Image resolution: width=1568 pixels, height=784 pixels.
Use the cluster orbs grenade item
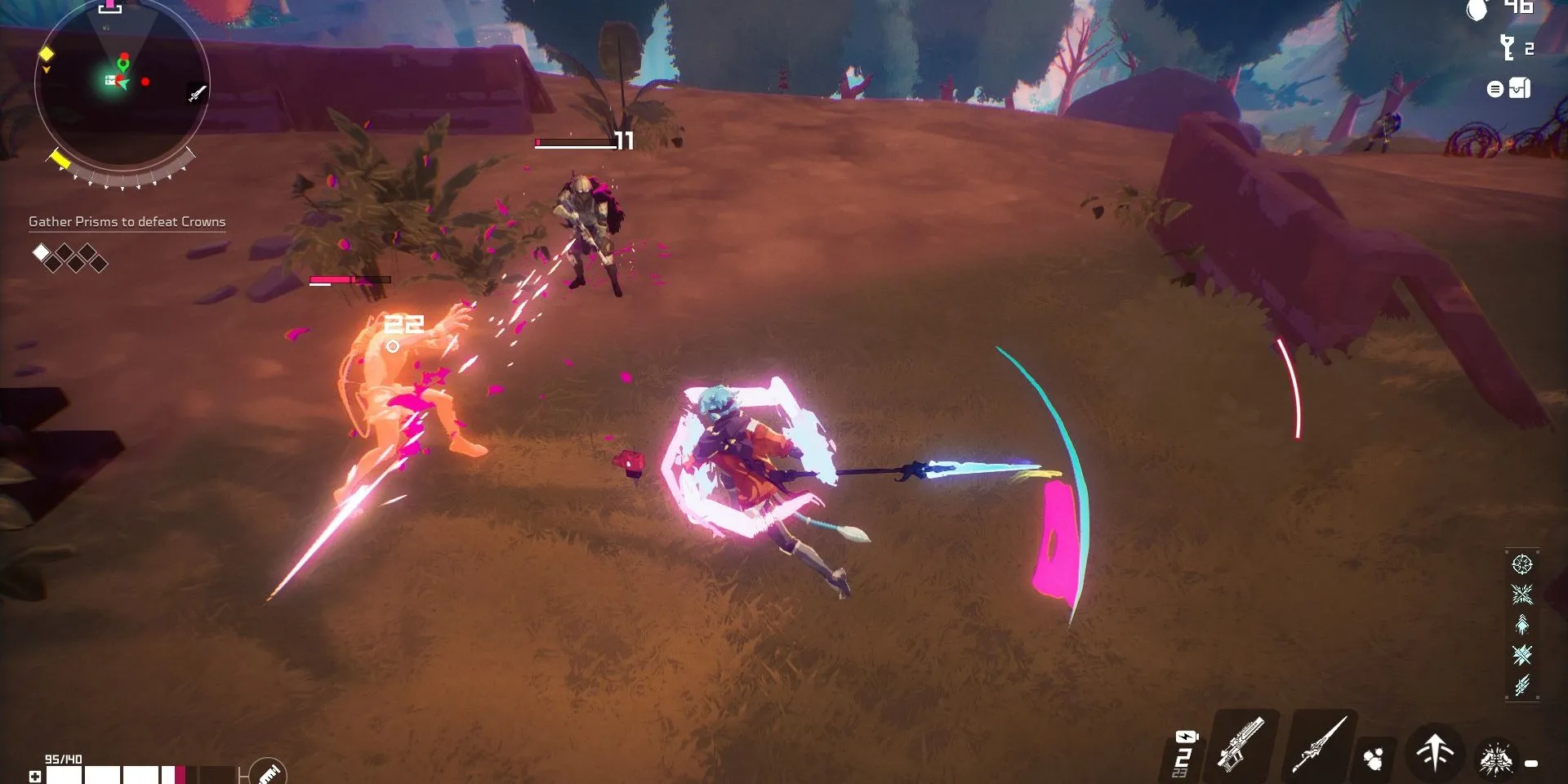[x=1374, y=759]
